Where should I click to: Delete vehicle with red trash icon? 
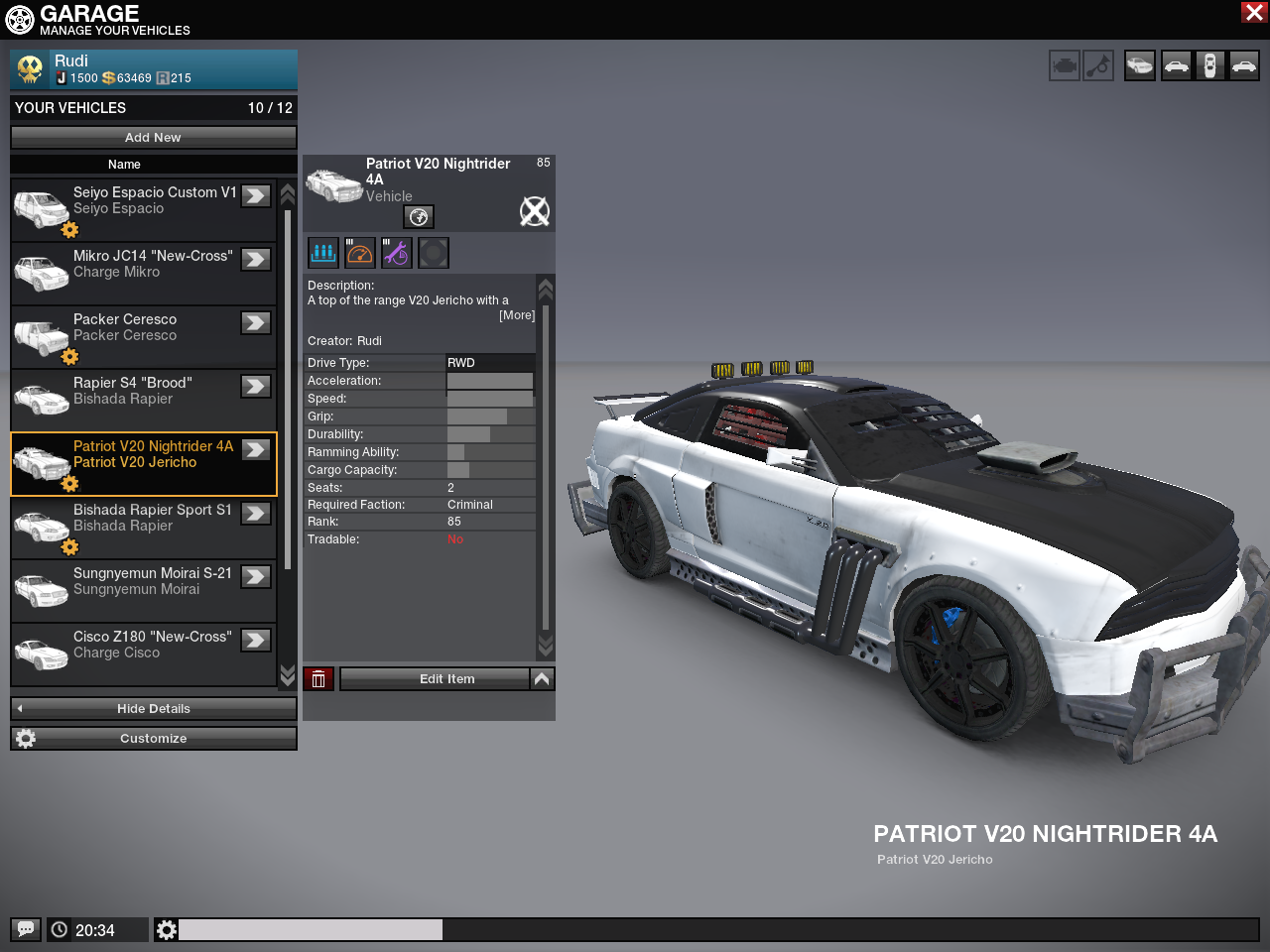click(318, 679)
